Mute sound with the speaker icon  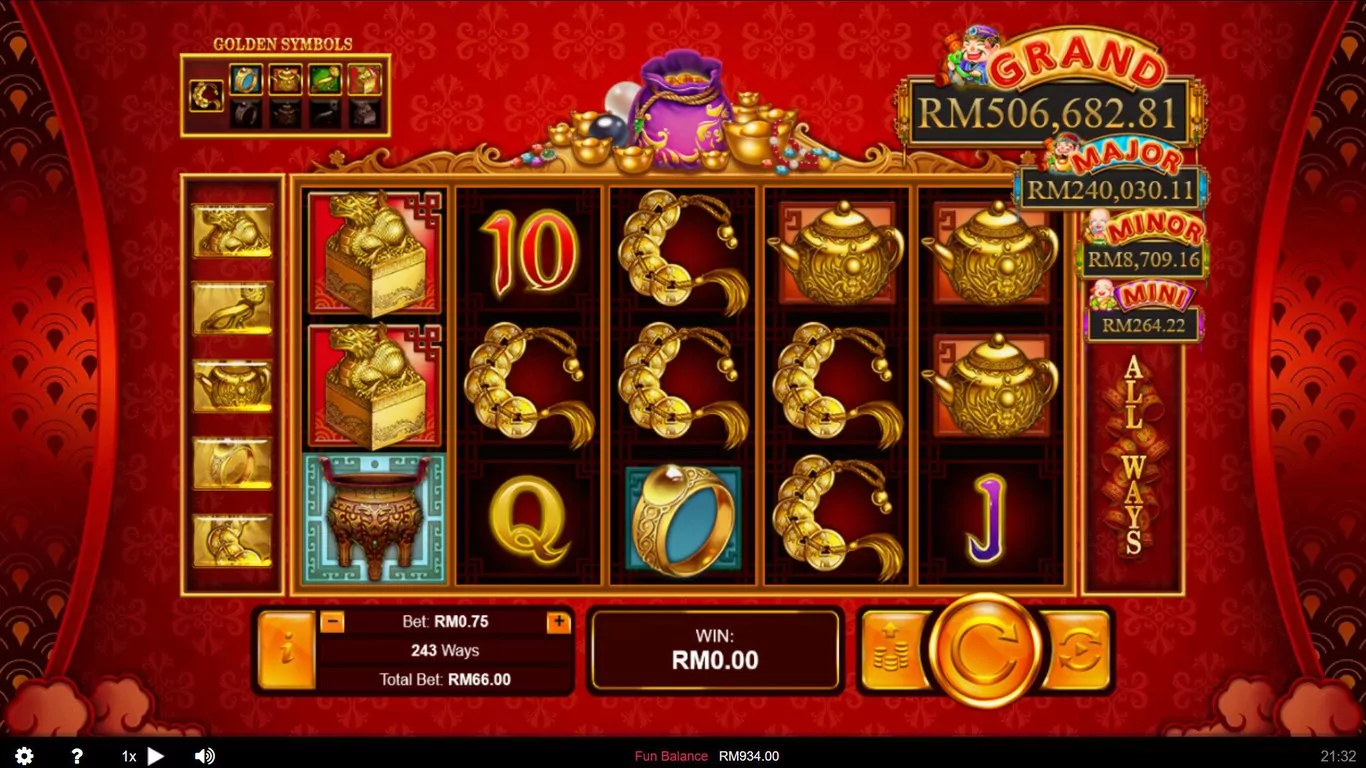204,756
